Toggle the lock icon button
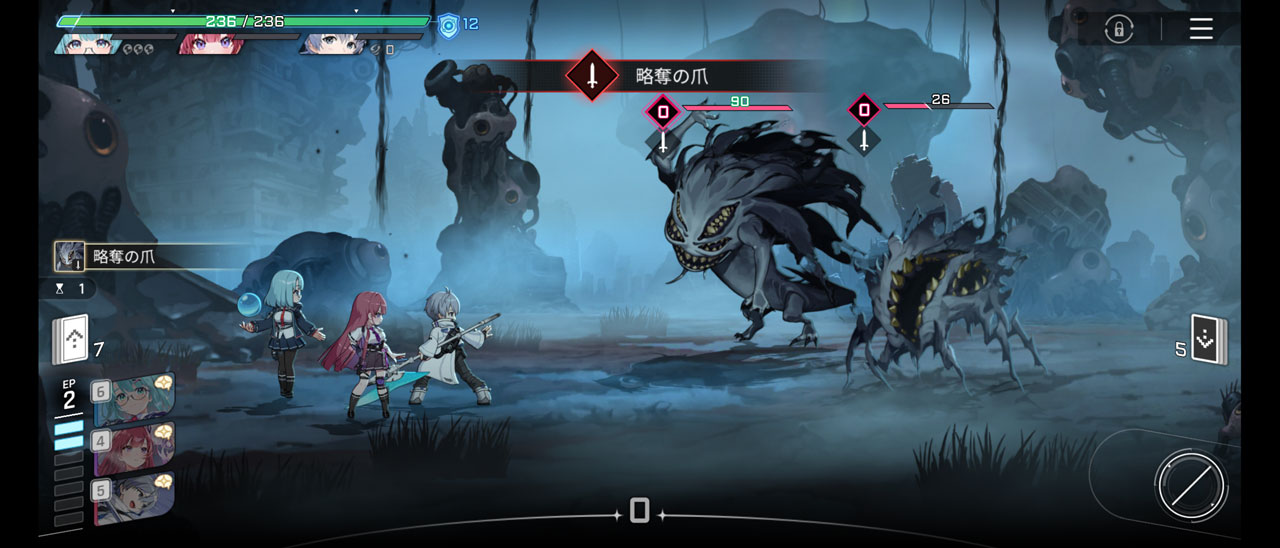This screenshot has width=1280, height=548. [1118, 29]
